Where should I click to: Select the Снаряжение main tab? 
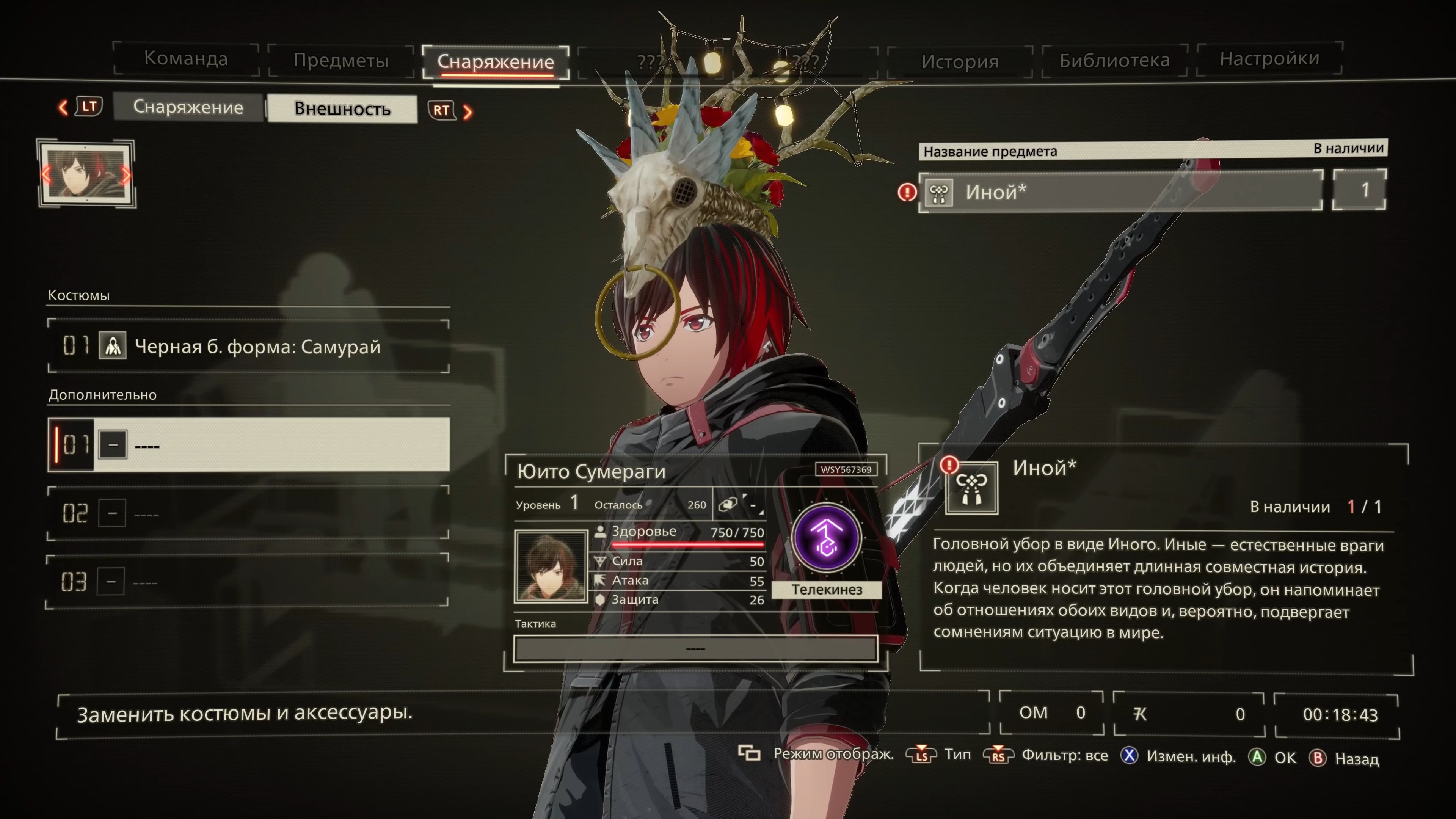point(495,61)
